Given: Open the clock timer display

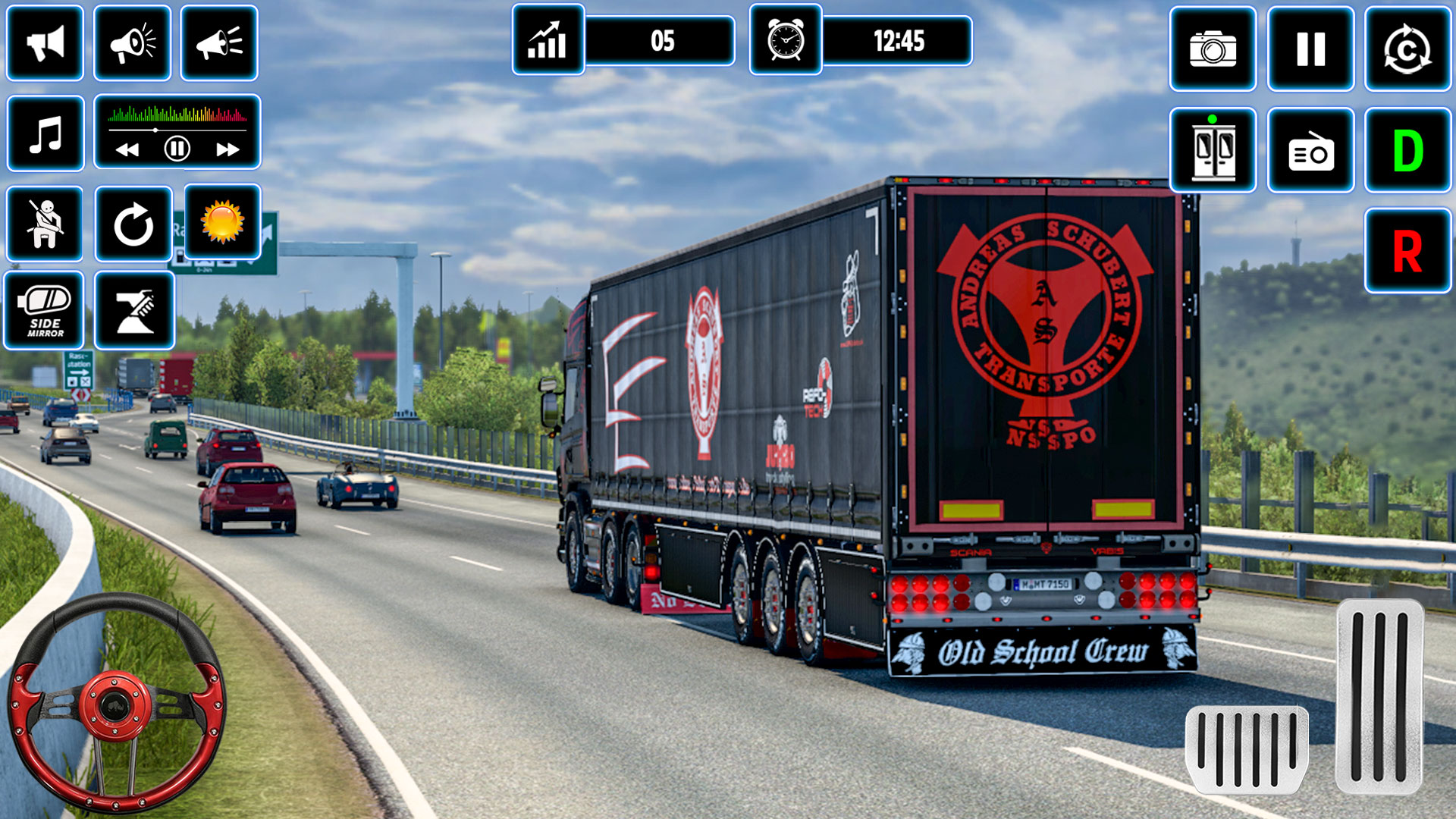Looking at the screenshot, I should point(785,43).
